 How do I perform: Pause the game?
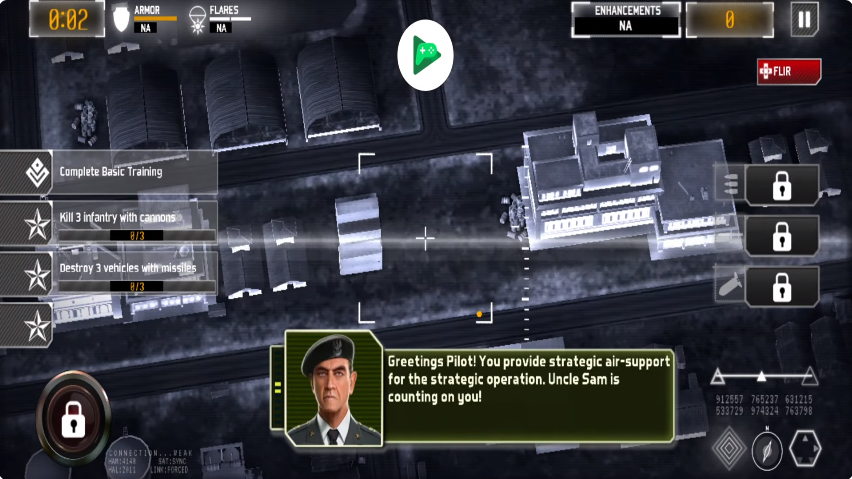(x=804, y=19)
